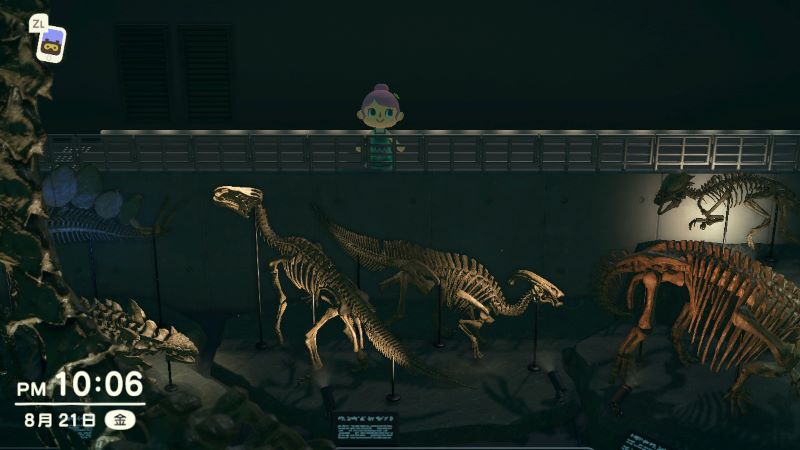Open the NookPhone icon
The width and height of the screenshot is (800, 450).
[x=51, y=43]
